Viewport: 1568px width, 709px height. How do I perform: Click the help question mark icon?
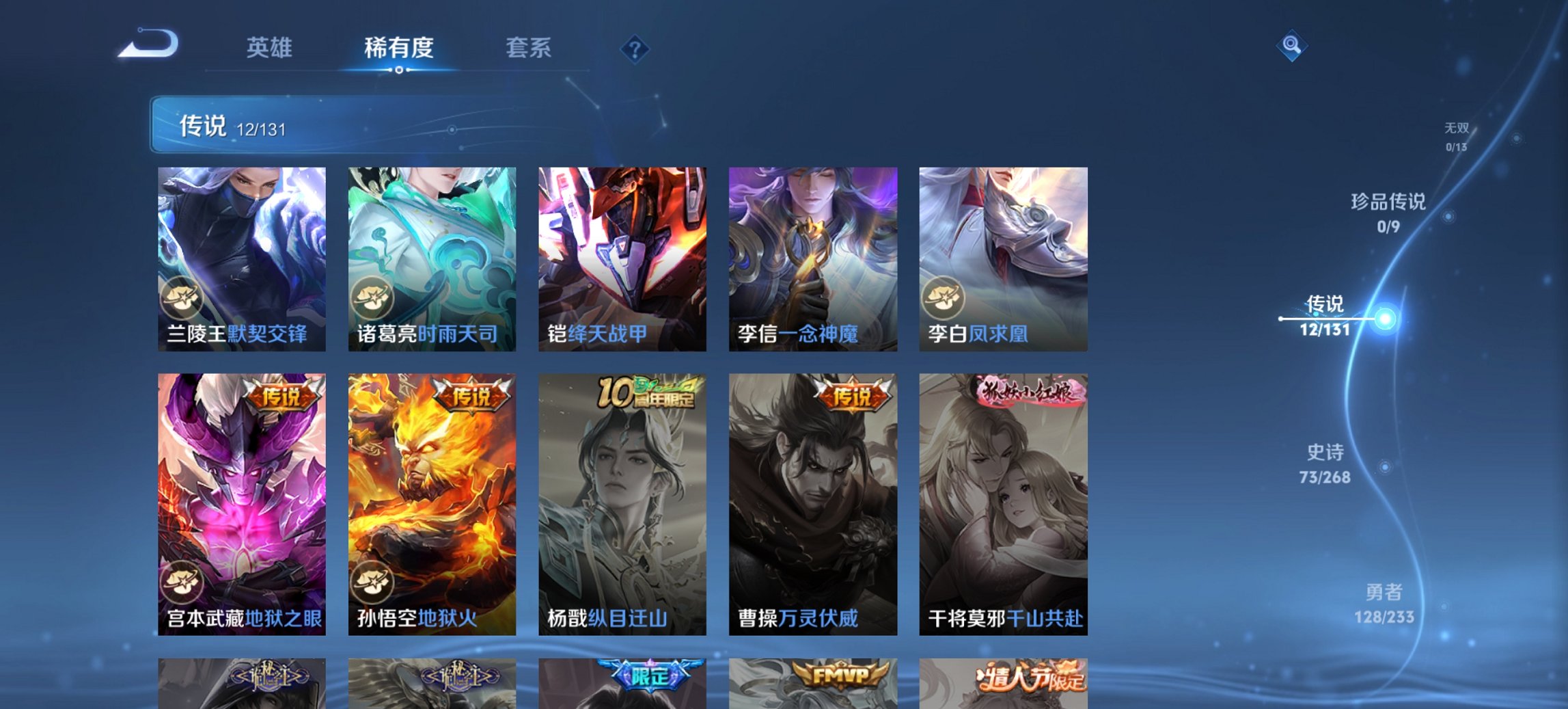point(635,49)
